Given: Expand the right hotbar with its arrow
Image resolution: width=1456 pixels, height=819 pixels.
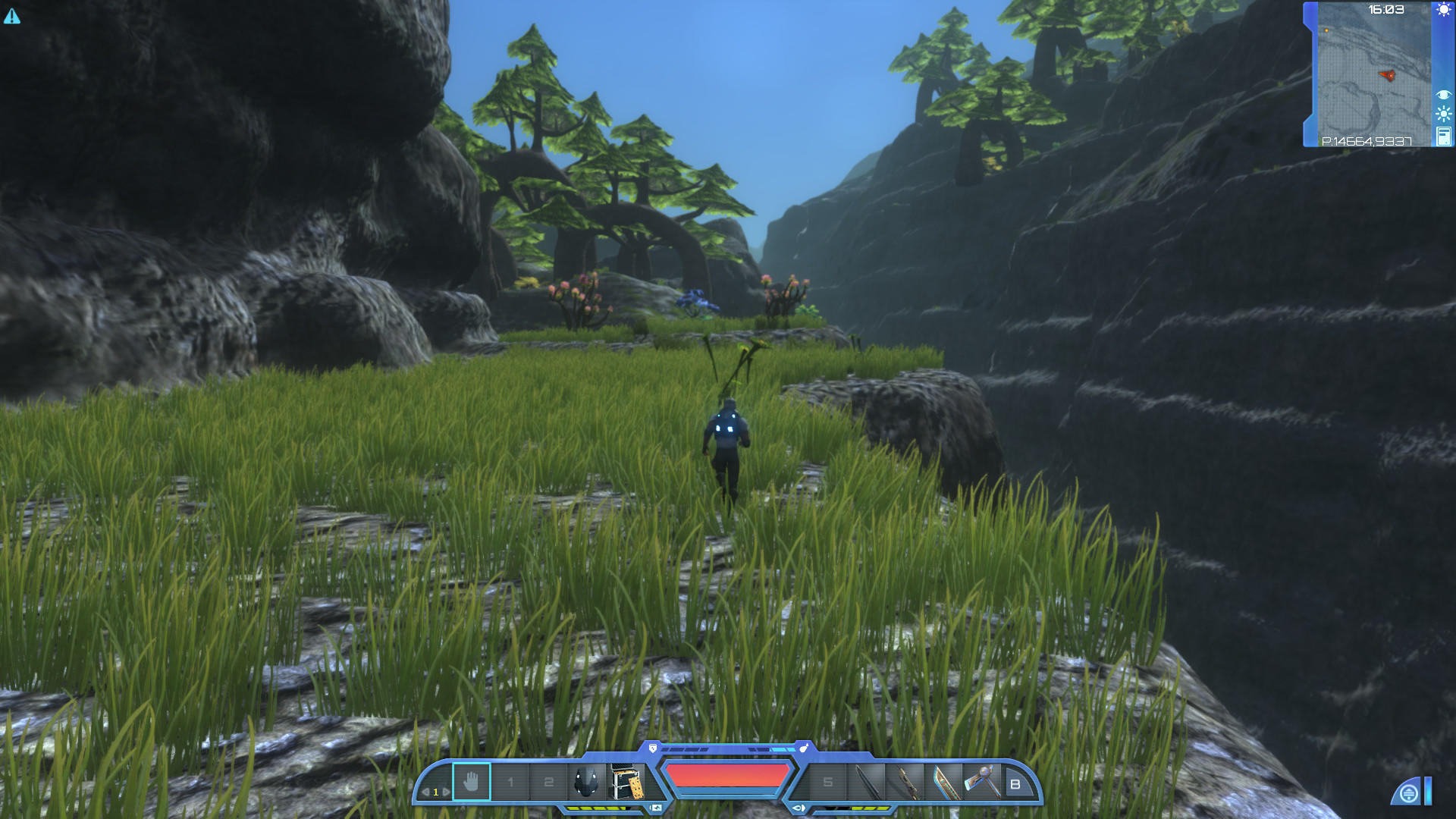Looking at the screenshot, I should pyautogui.click(x=799, y=808).
